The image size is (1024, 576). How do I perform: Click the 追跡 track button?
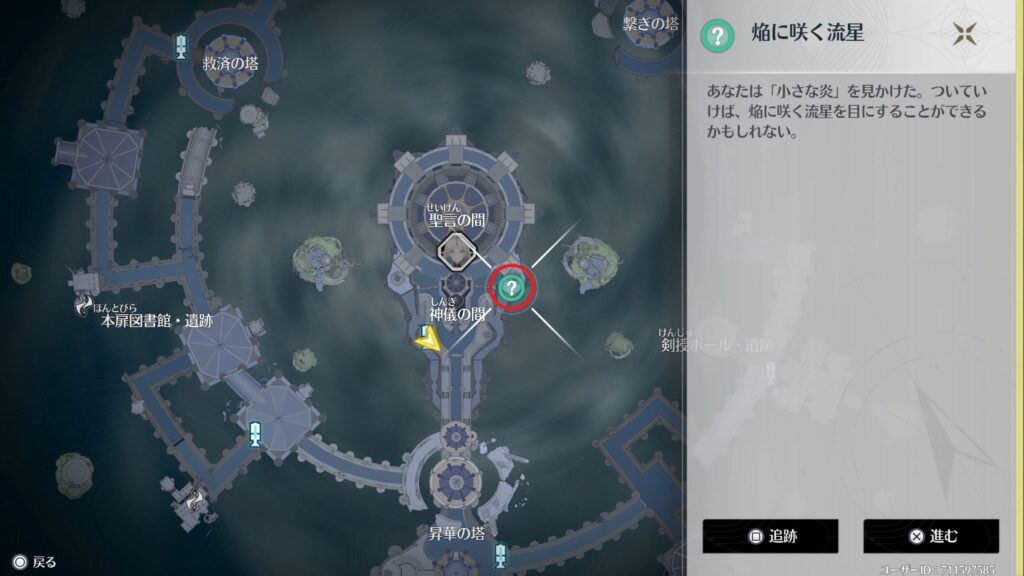point(770,536)
